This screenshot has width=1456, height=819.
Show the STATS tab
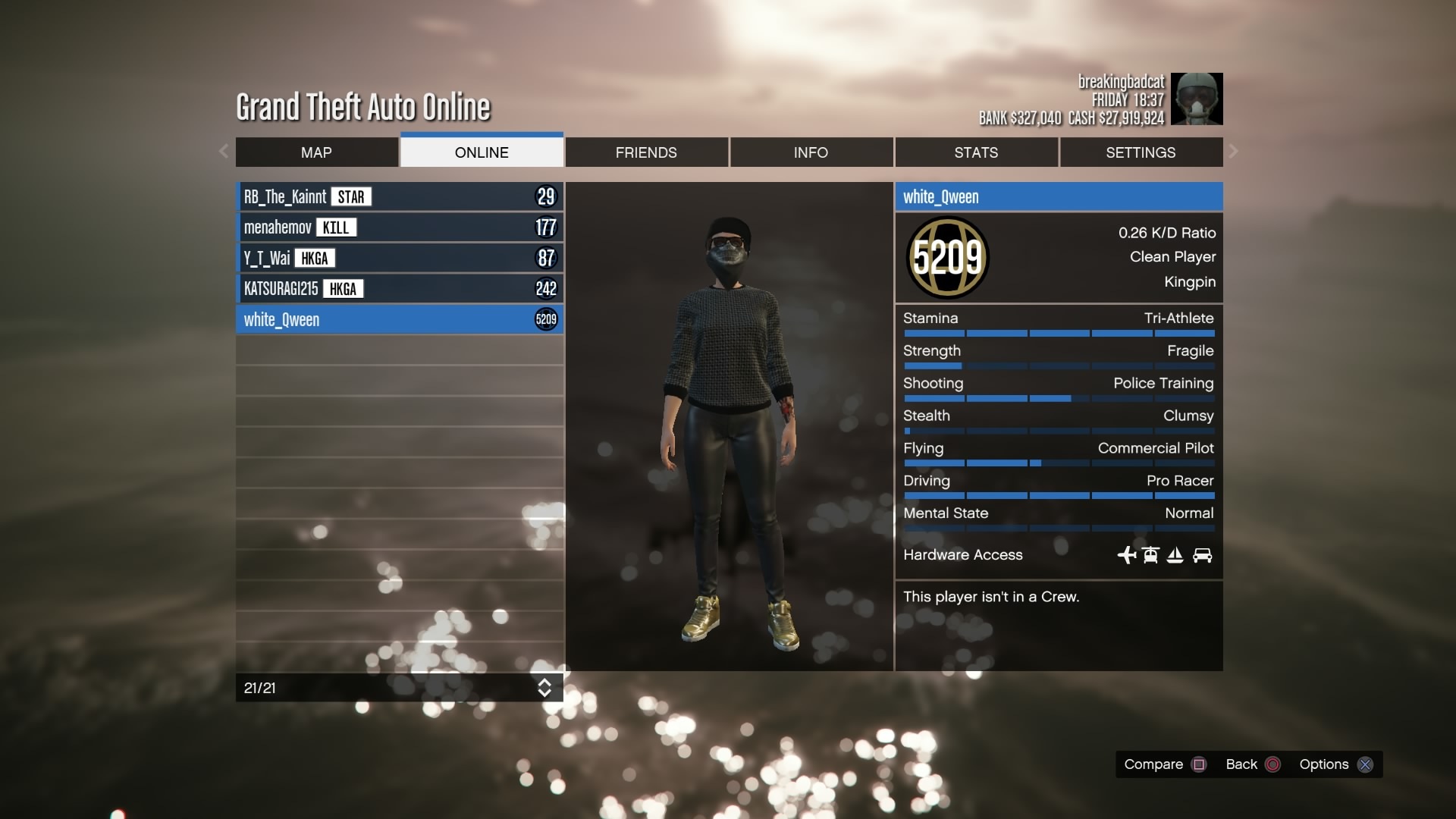click(976, 152)
